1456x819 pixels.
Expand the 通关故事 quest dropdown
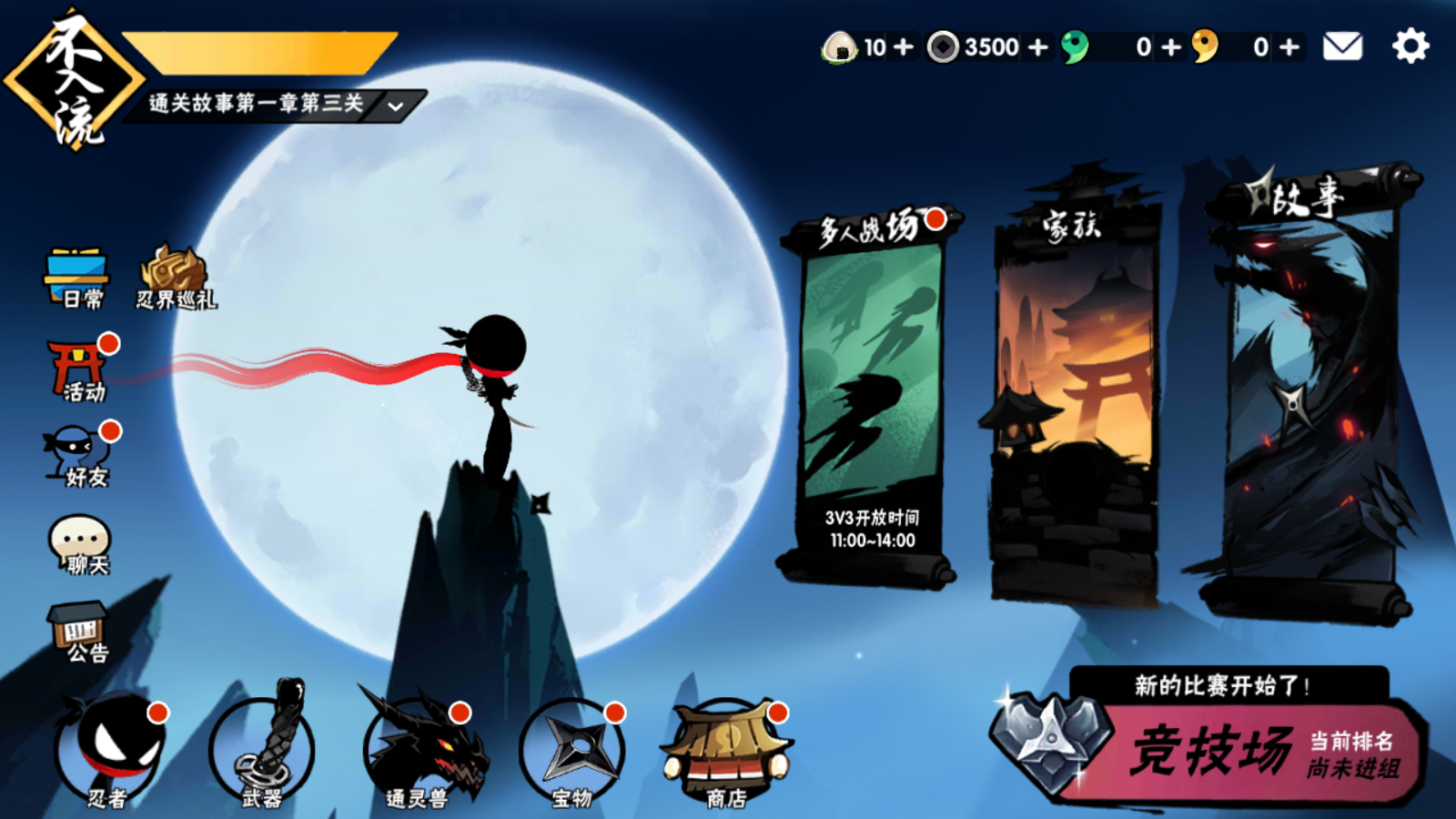point(396,106)
